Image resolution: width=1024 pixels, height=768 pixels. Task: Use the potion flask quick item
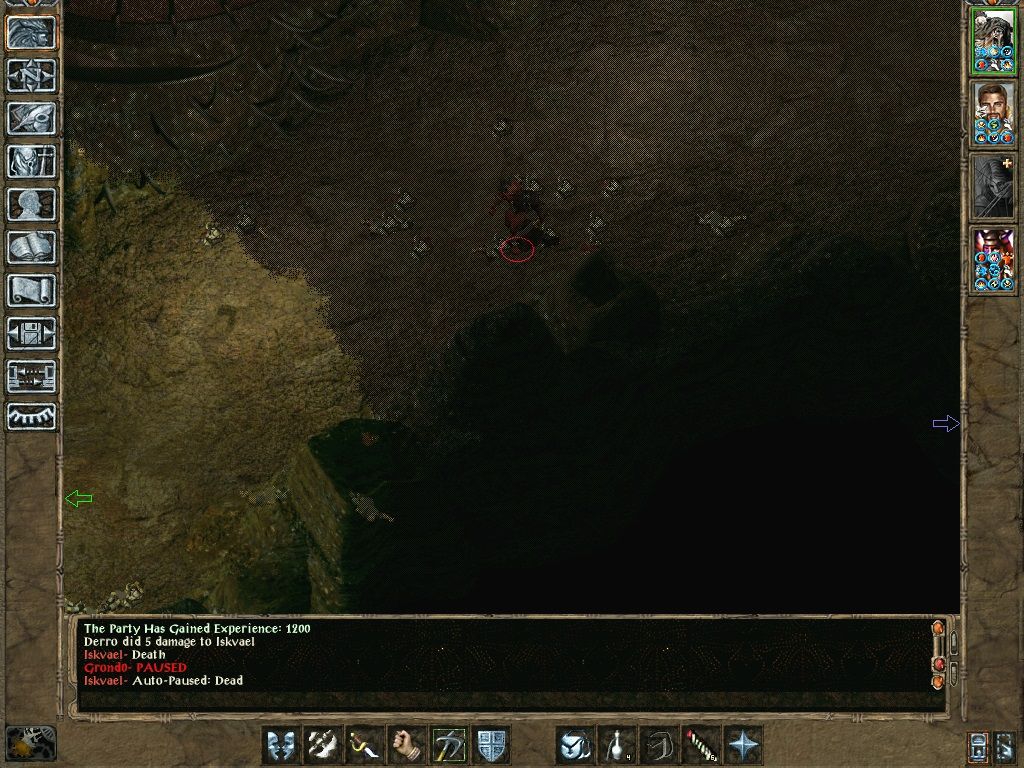(x=617, y=745)
